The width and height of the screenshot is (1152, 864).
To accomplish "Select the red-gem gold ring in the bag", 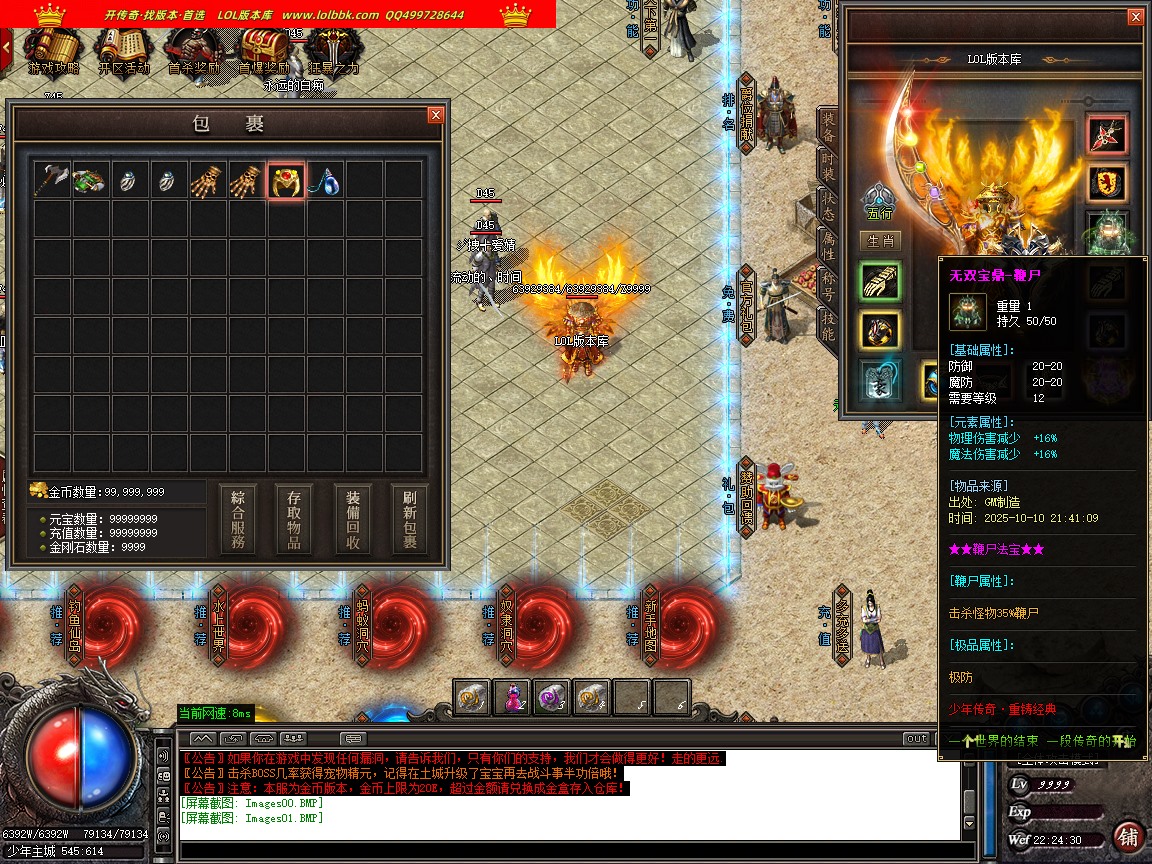I will tap(286, 180).
